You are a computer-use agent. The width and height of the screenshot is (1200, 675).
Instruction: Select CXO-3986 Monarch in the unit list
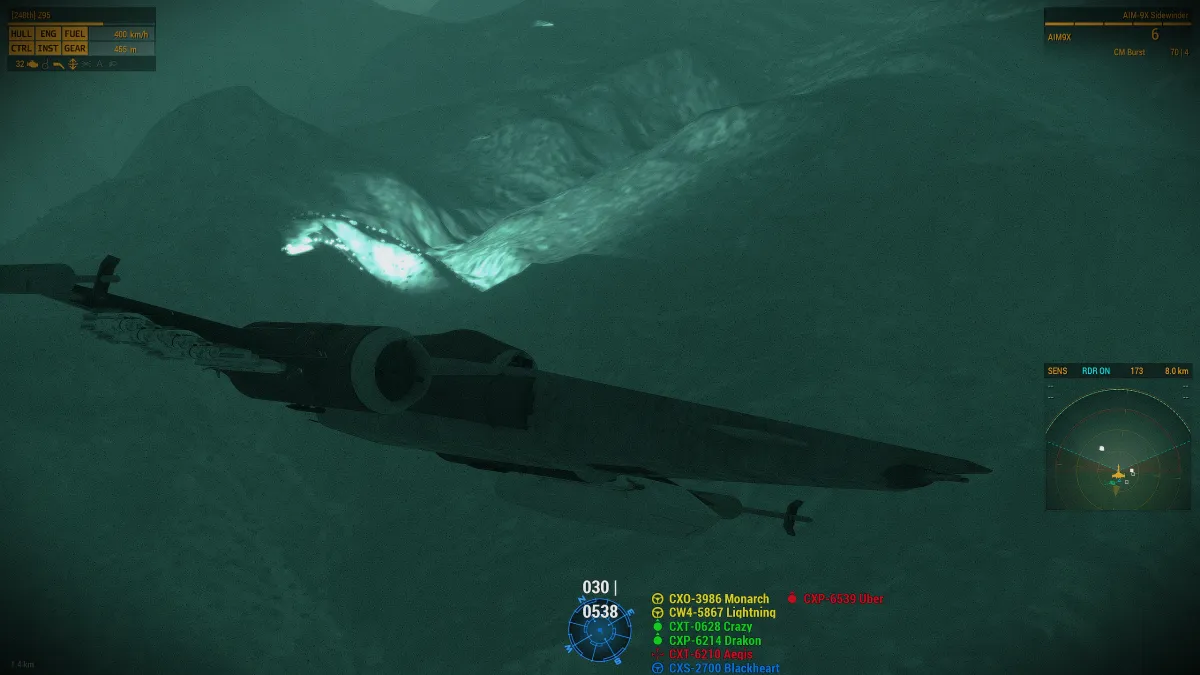pyautogui.click(x=719, y=599)
